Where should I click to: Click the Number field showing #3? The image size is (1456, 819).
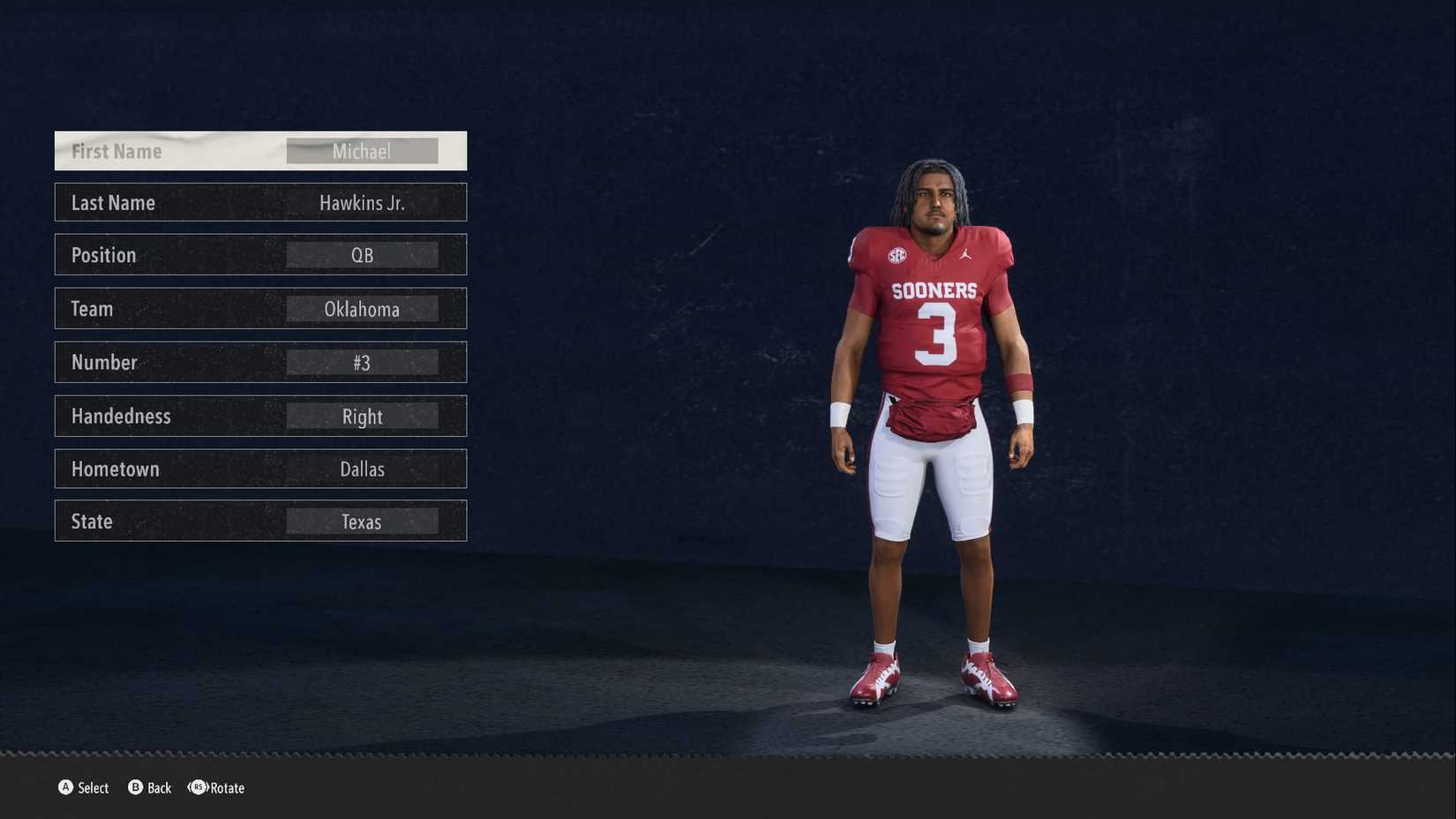click(x=362, y=362)
